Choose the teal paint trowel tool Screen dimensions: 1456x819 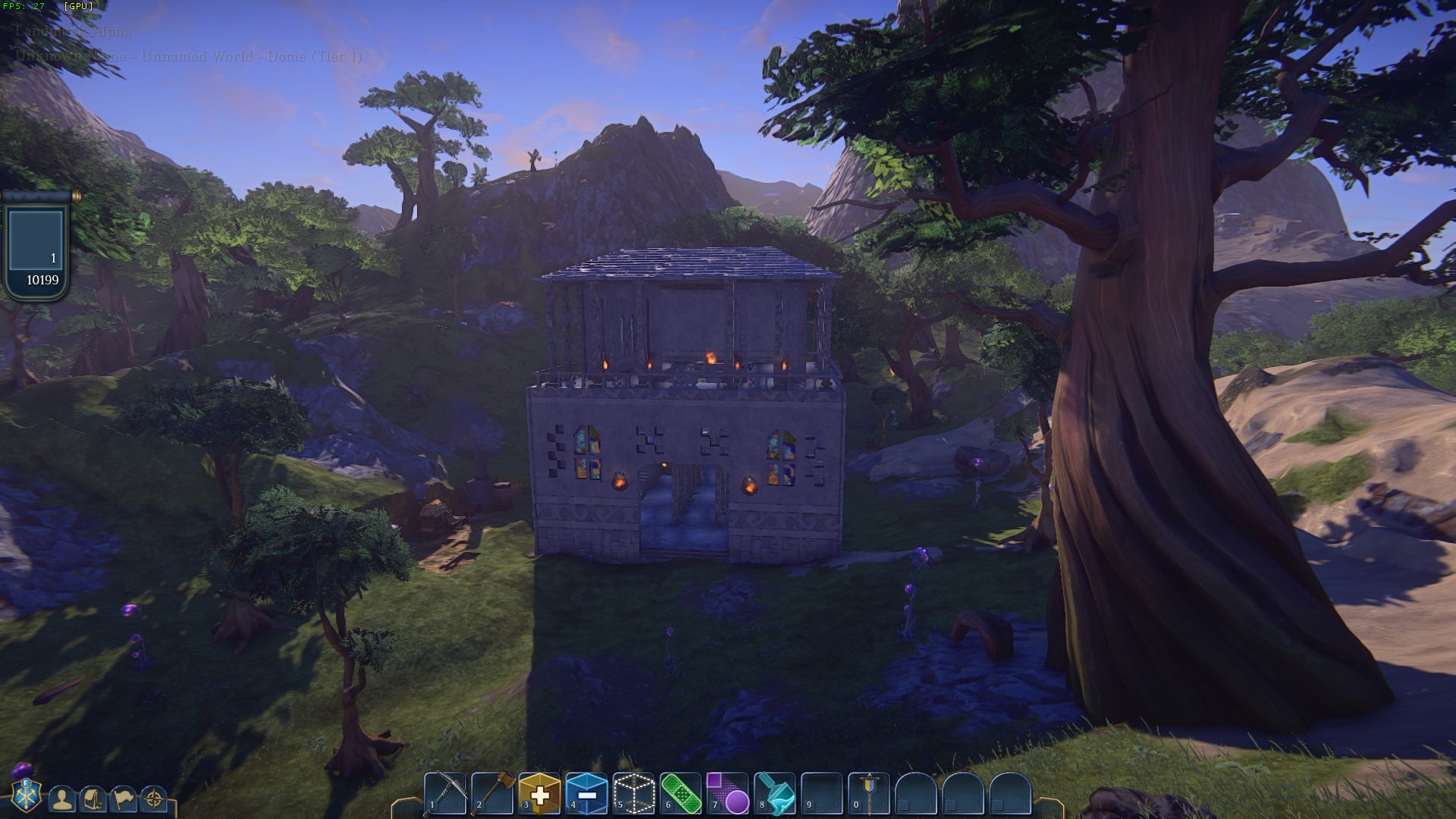coord(775,793)
